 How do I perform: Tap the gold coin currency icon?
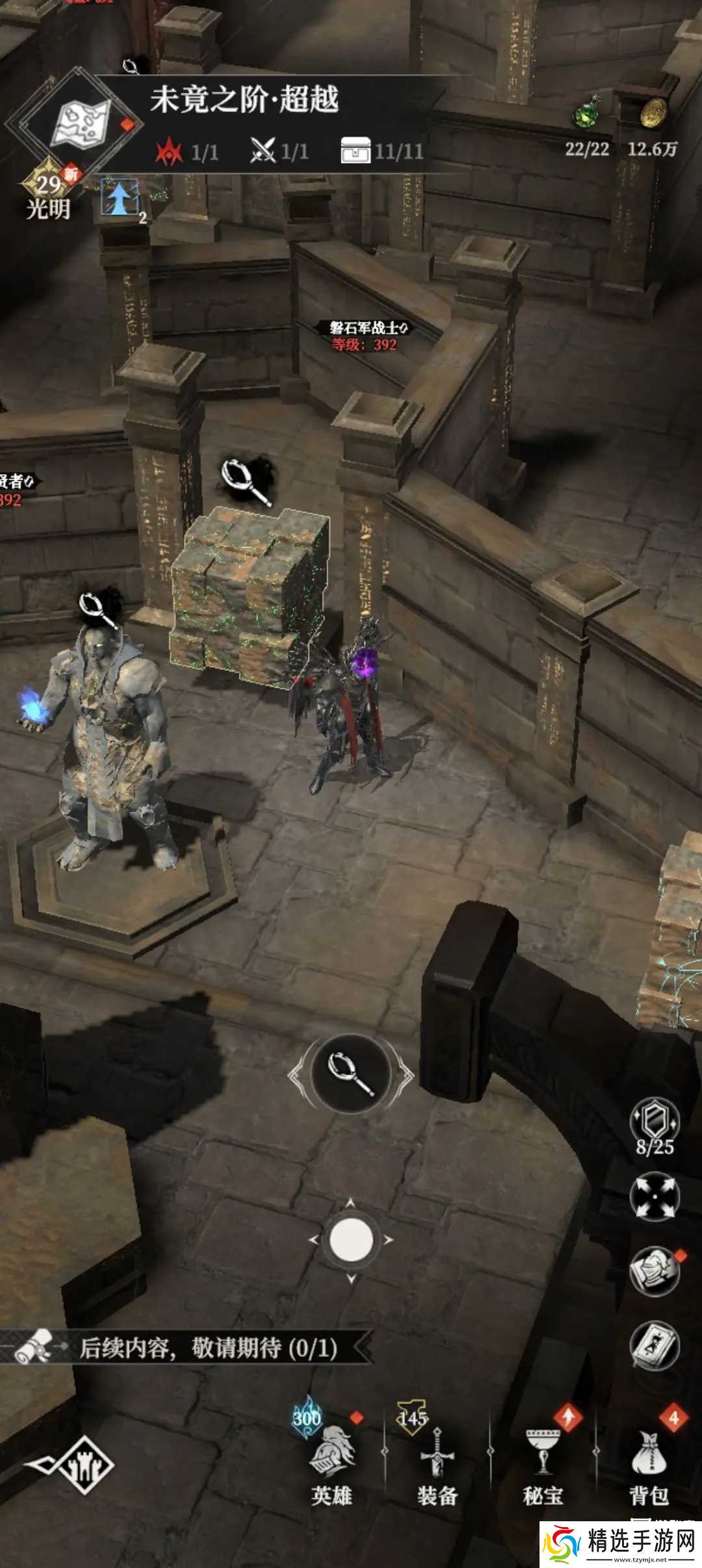(653, 113)
